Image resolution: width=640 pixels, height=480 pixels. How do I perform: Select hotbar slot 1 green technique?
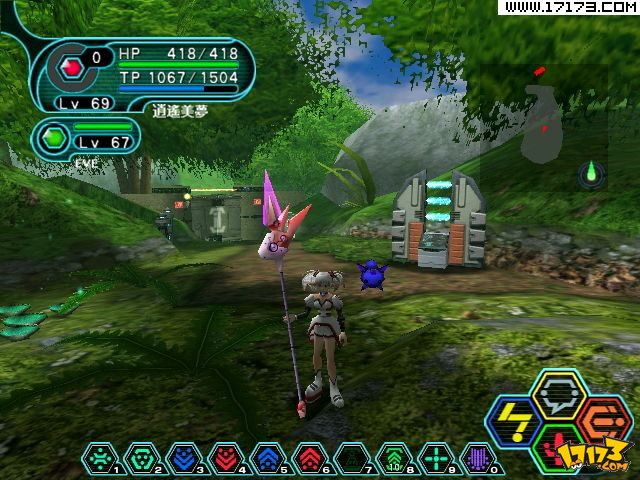100,459
